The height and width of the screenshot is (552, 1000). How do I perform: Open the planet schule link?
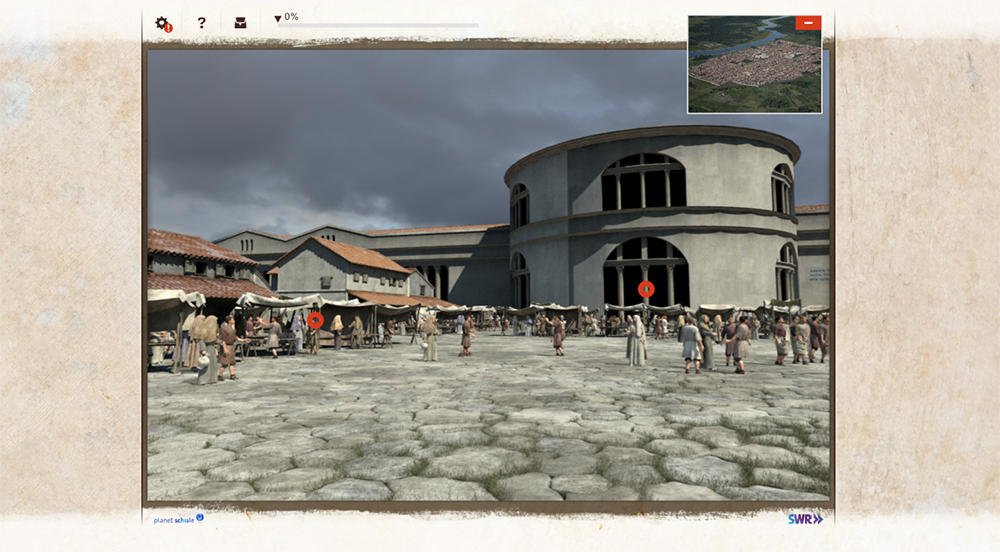[x=178, y=519]
